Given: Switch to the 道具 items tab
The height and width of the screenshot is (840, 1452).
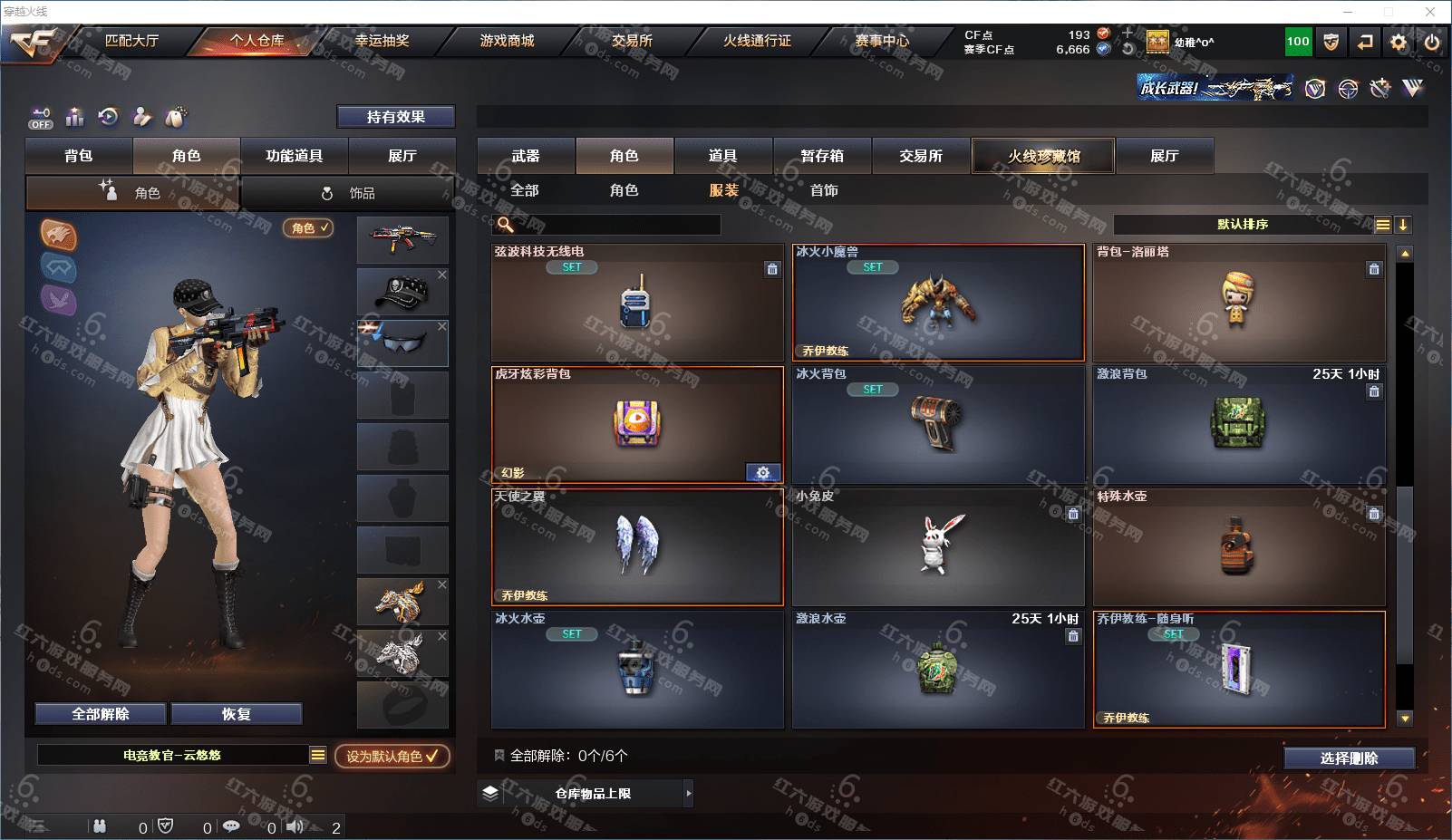Looking at the screenshot, I should tap(722, 156).
